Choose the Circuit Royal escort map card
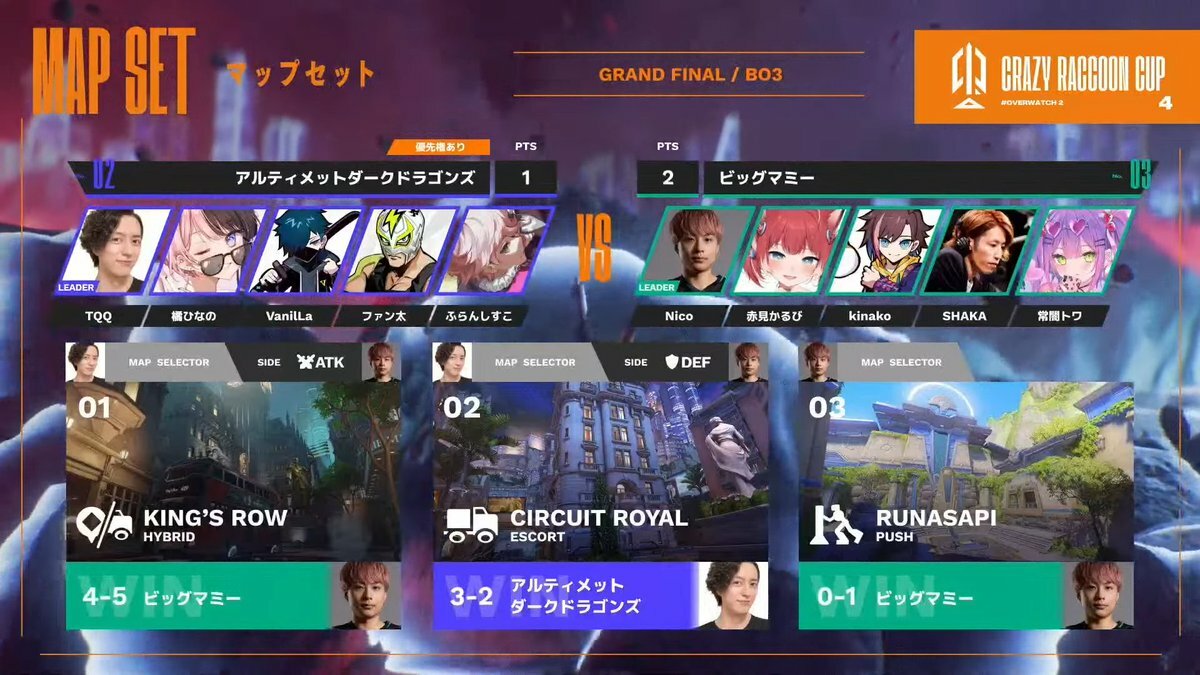1200x675 pixels. pyautogui.click(x=600, y=470)
